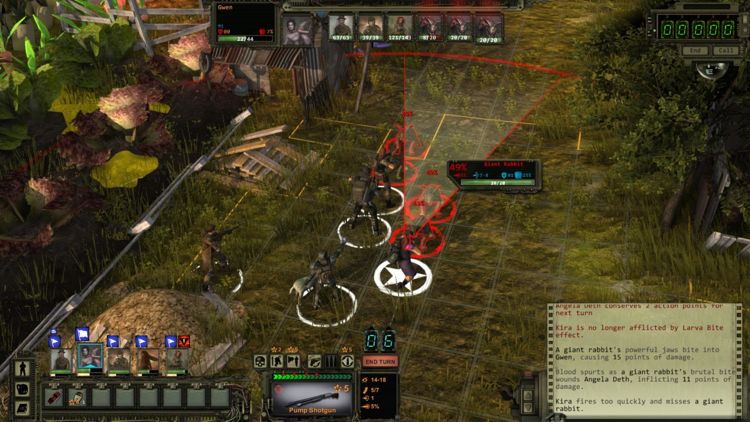Use the dynamite item in the quickbar
Viewport: 750px width, 422px height.
coord(55,397)
